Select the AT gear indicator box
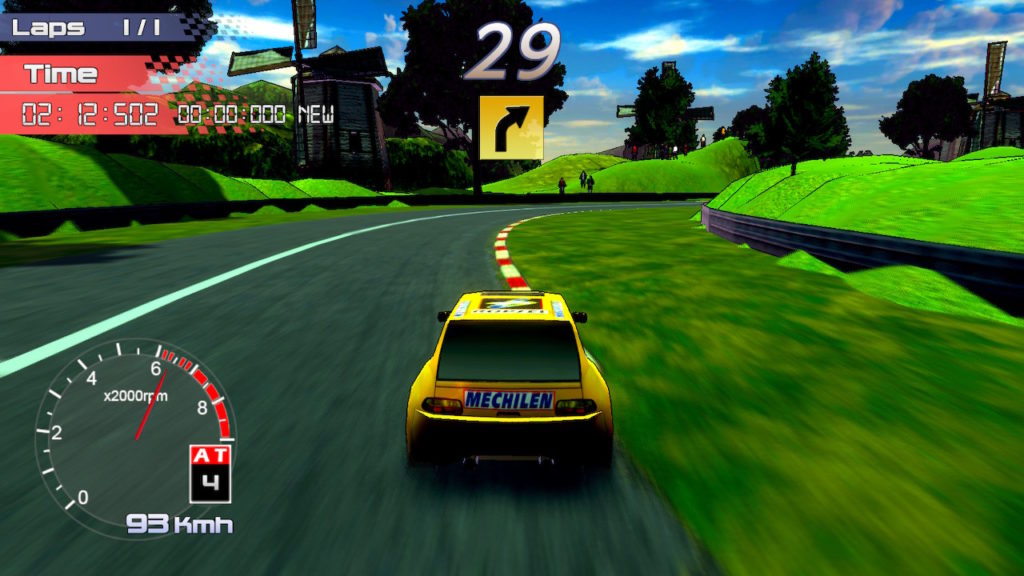This screenshot has height=576, width=1024. coord(210,474)
